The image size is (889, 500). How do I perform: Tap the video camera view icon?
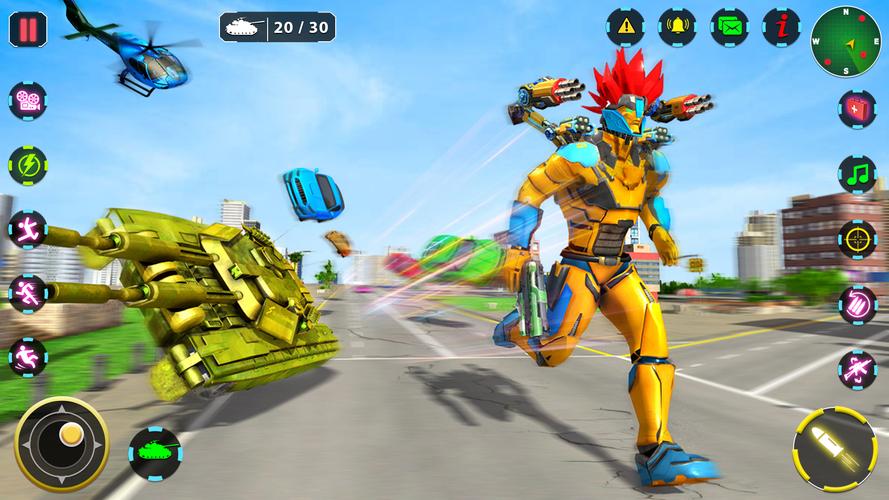point(27,101)
